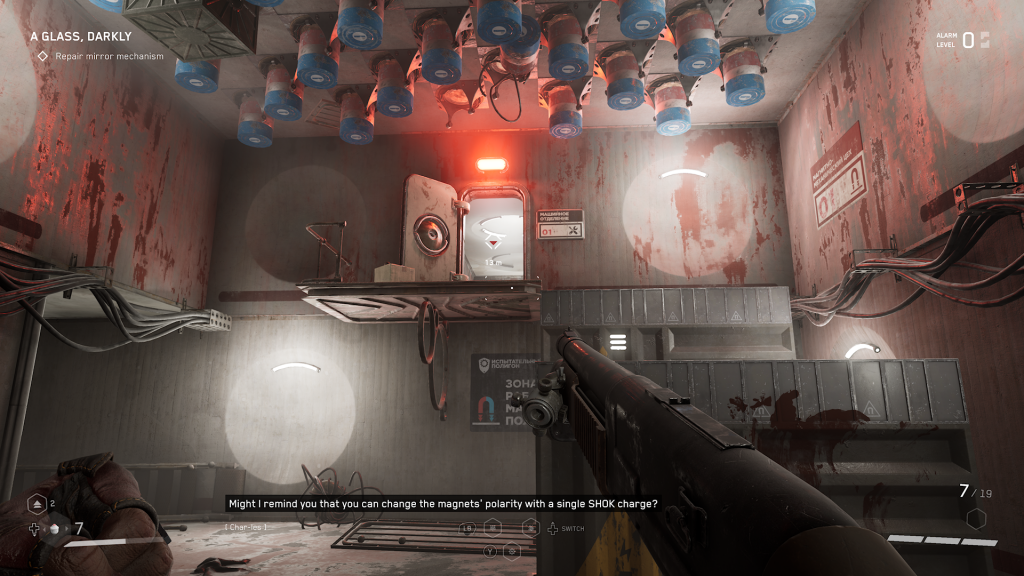Select the hexagon eject icon above health
The width and height of the screenshot is (1024, 576).
tap(36, 504)
